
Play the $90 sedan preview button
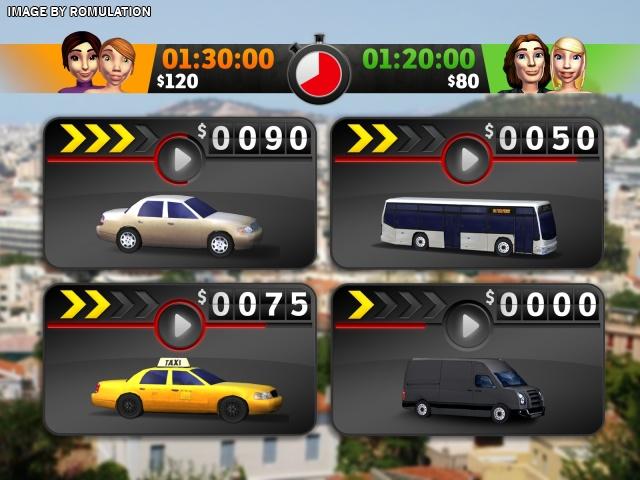[x=181, y=160]
